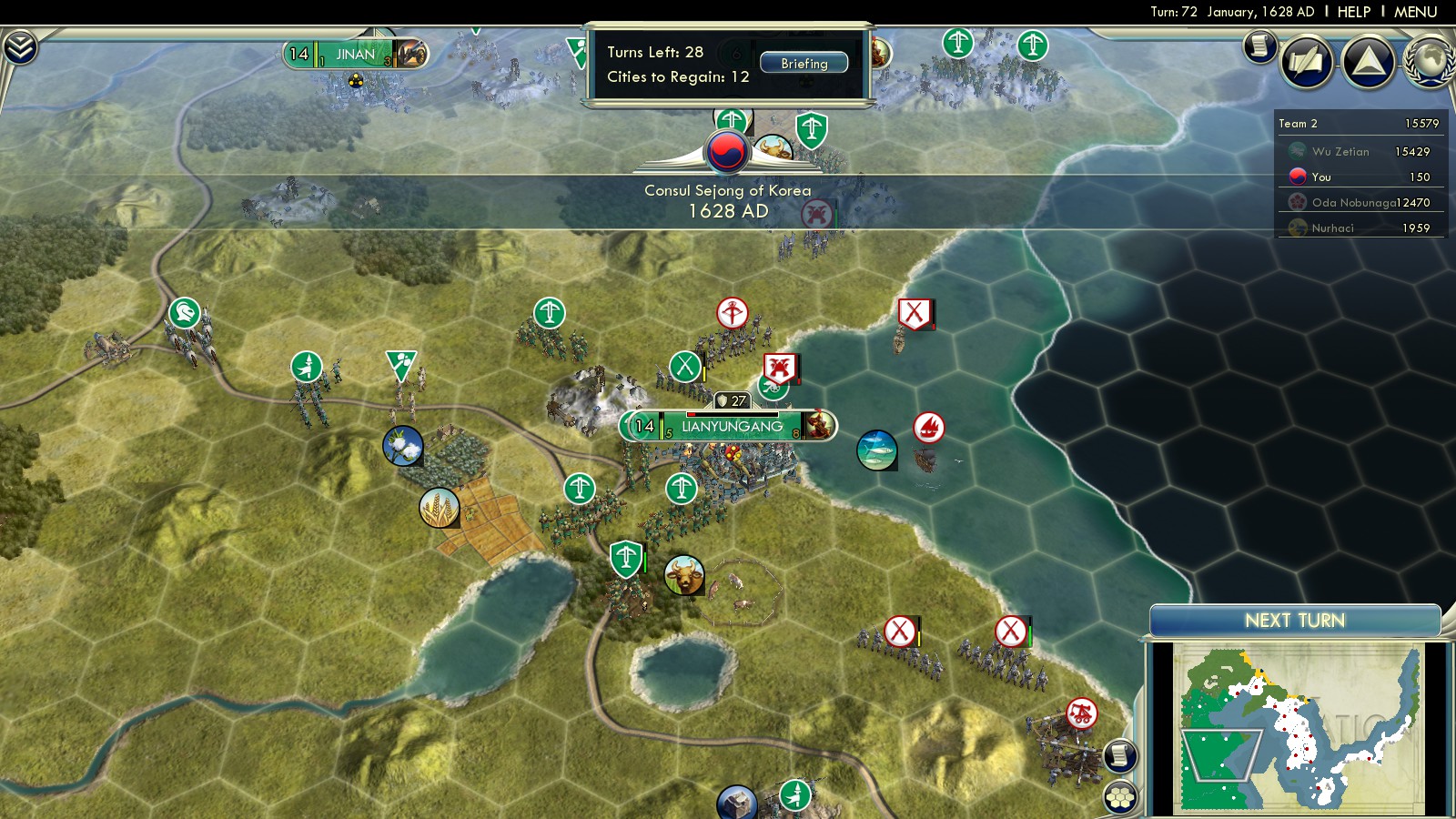Open the Jinan city banner
The height and width of the screenshot is (819, 1456).
(x=355, y=55)
